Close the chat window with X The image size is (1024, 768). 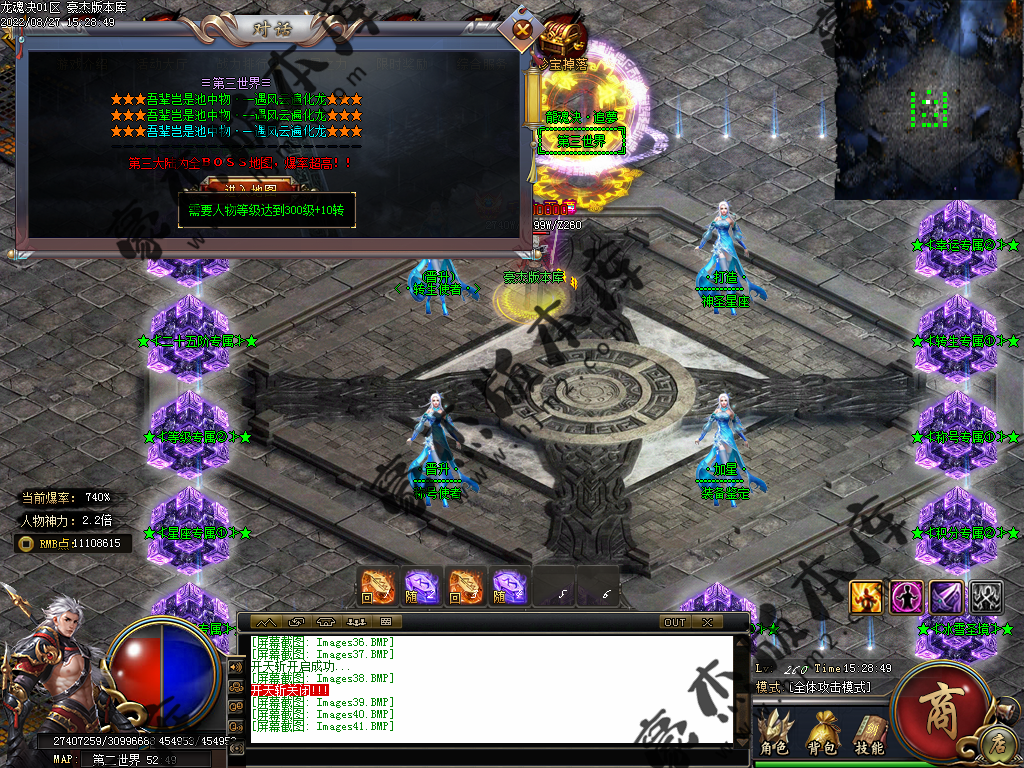click(x=706, y=622)
